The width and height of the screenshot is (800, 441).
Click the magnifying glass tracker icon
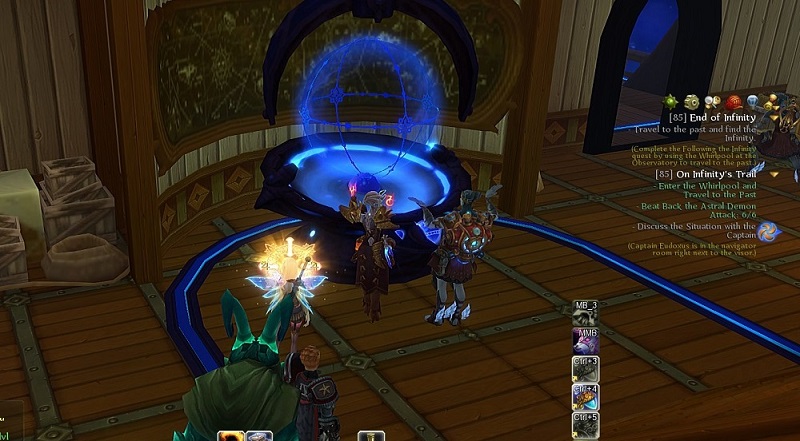pos(714,101)
